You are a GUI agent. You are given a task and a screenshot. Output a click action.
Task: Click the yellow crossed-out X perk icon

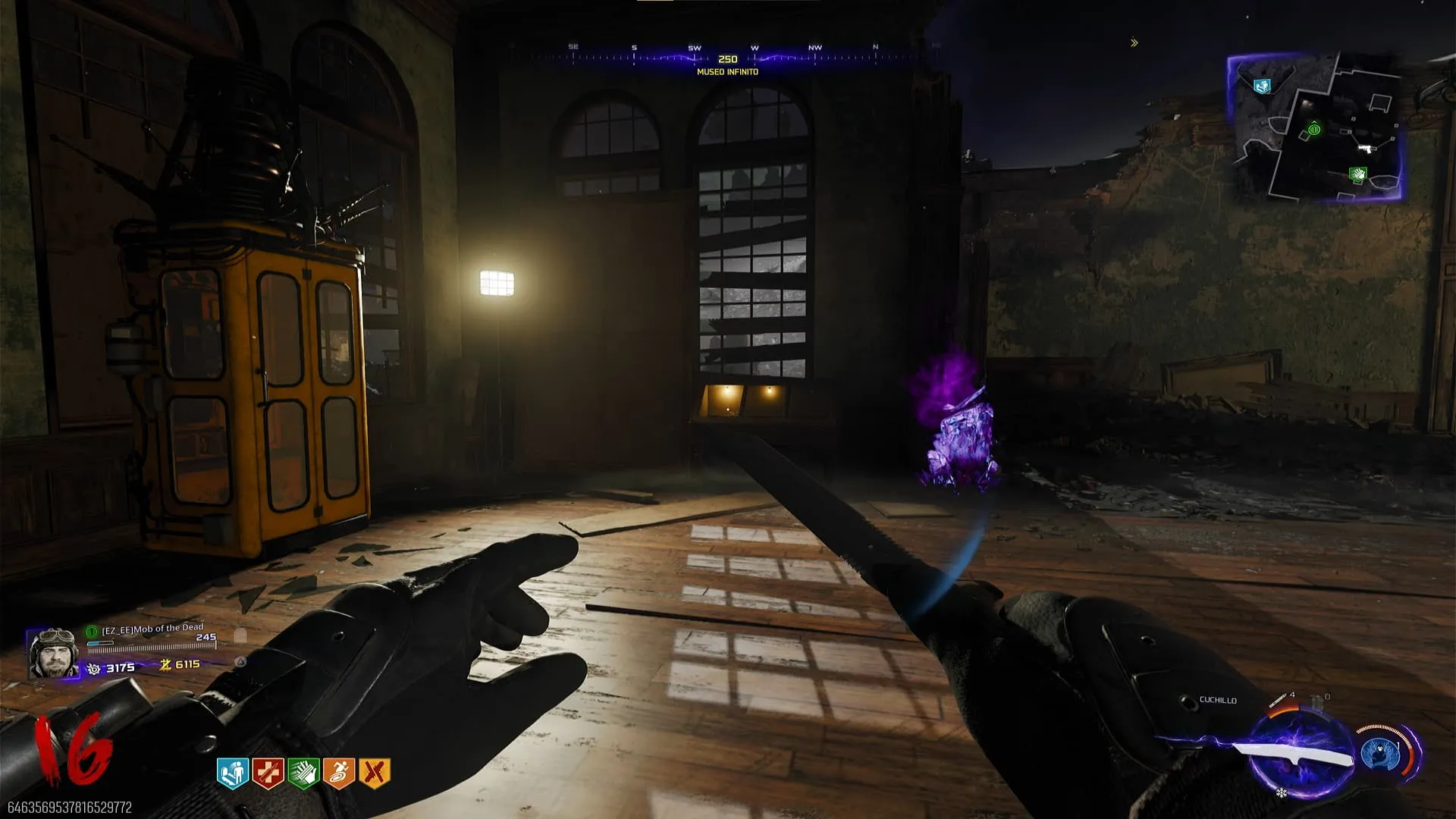375,773
